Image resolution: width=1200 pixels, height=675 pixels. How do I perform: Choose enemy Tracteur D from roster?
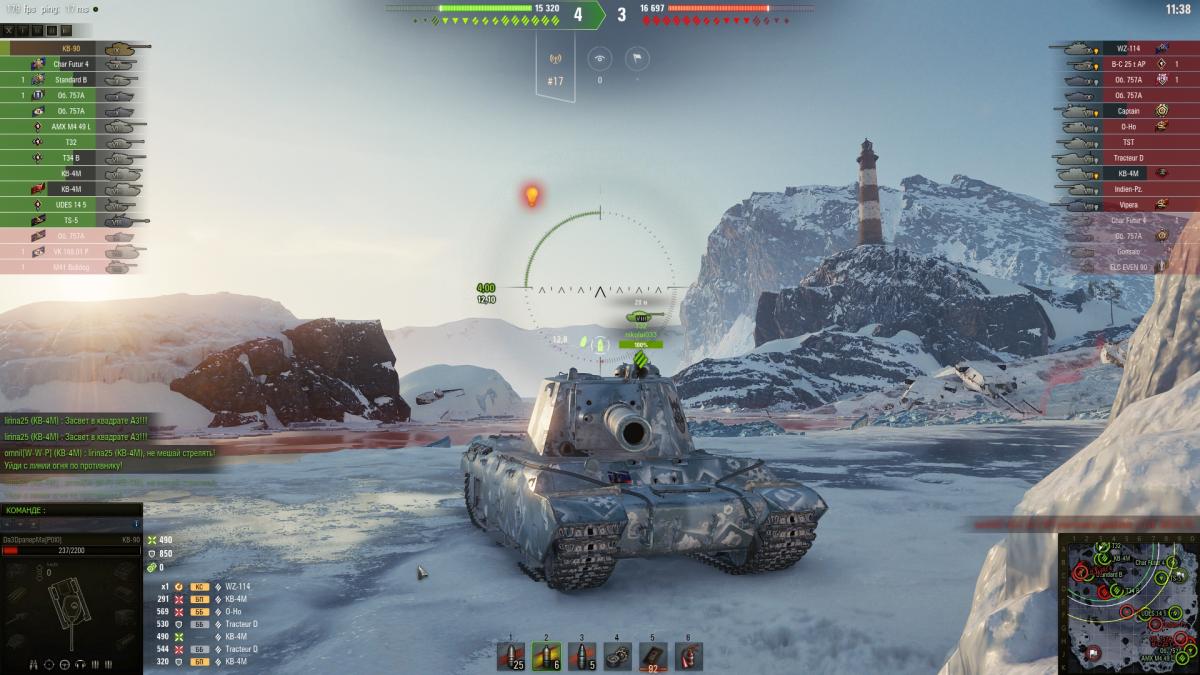(1128, 158)
